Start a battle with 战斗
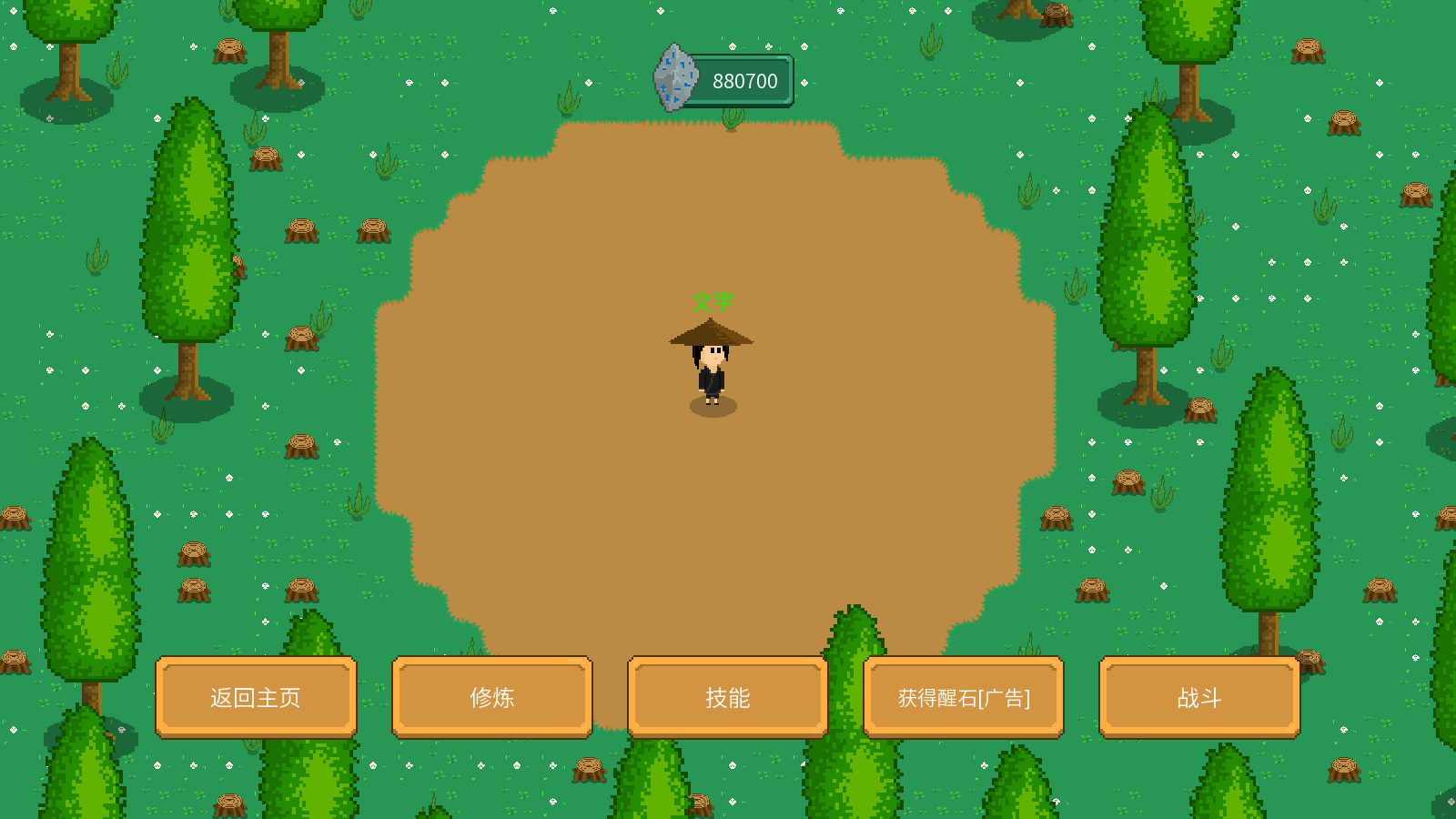Image resolution: width=1456 pixels, height=819 pixels. coord(1199,697)
